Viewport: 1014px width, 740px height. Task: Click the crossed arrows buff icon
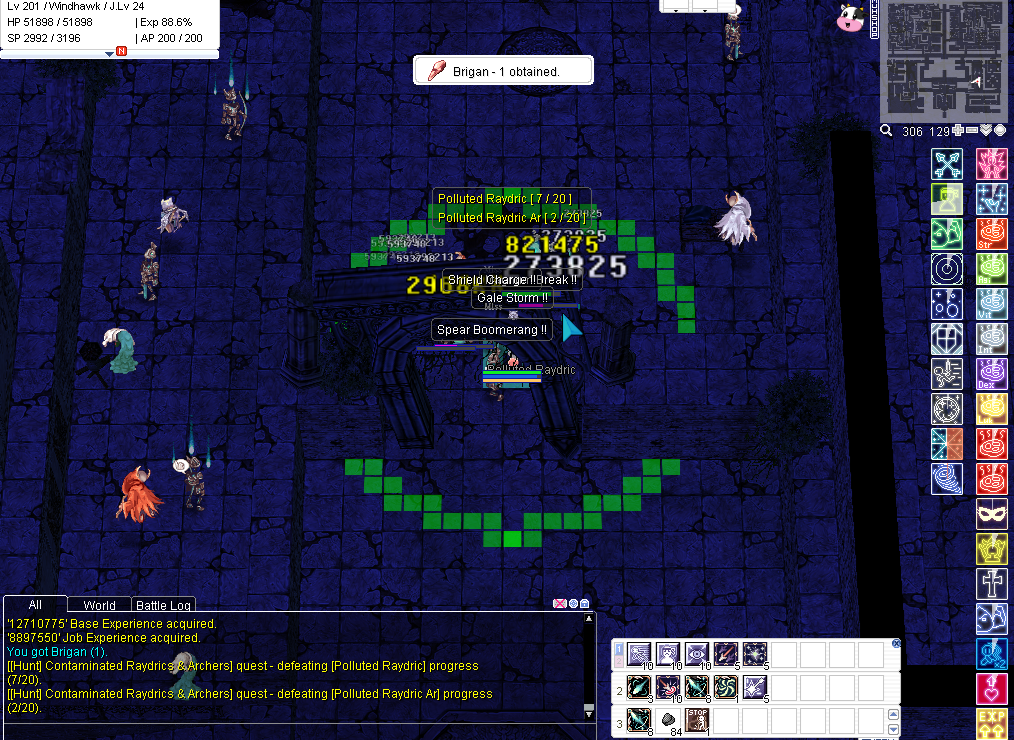tap(946, 163)
